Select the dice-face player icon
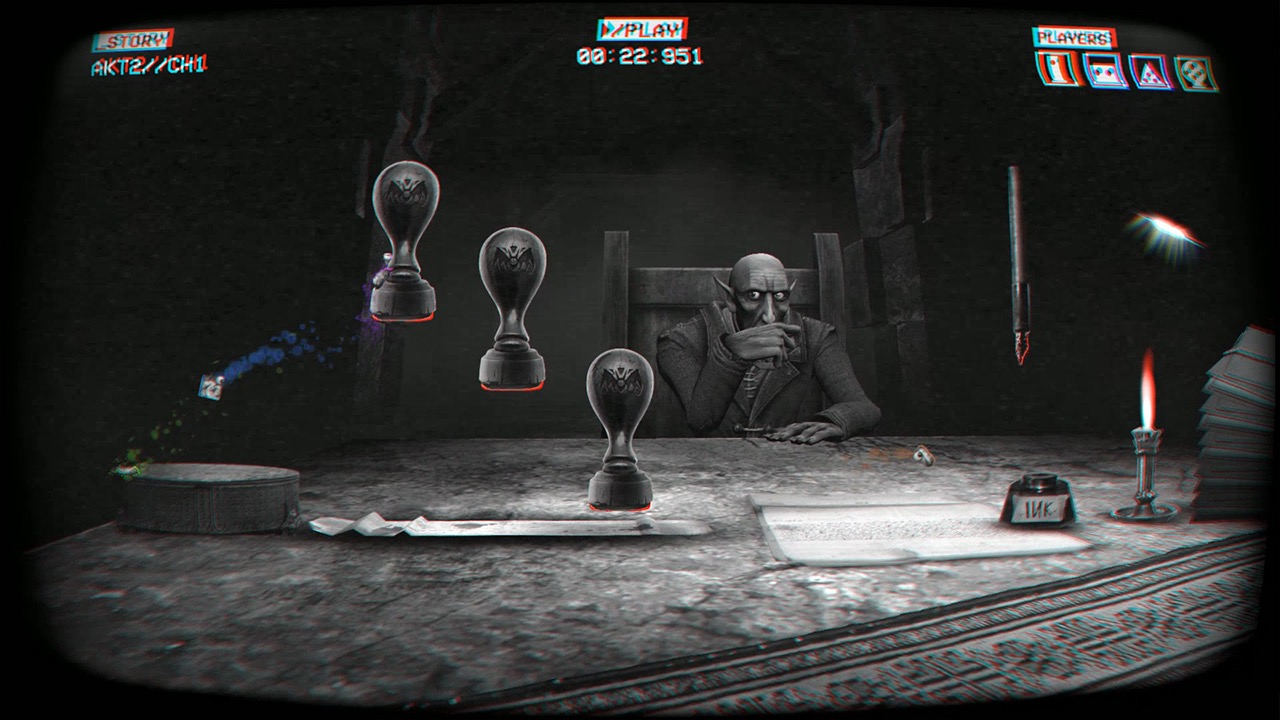 [1103, 70]
